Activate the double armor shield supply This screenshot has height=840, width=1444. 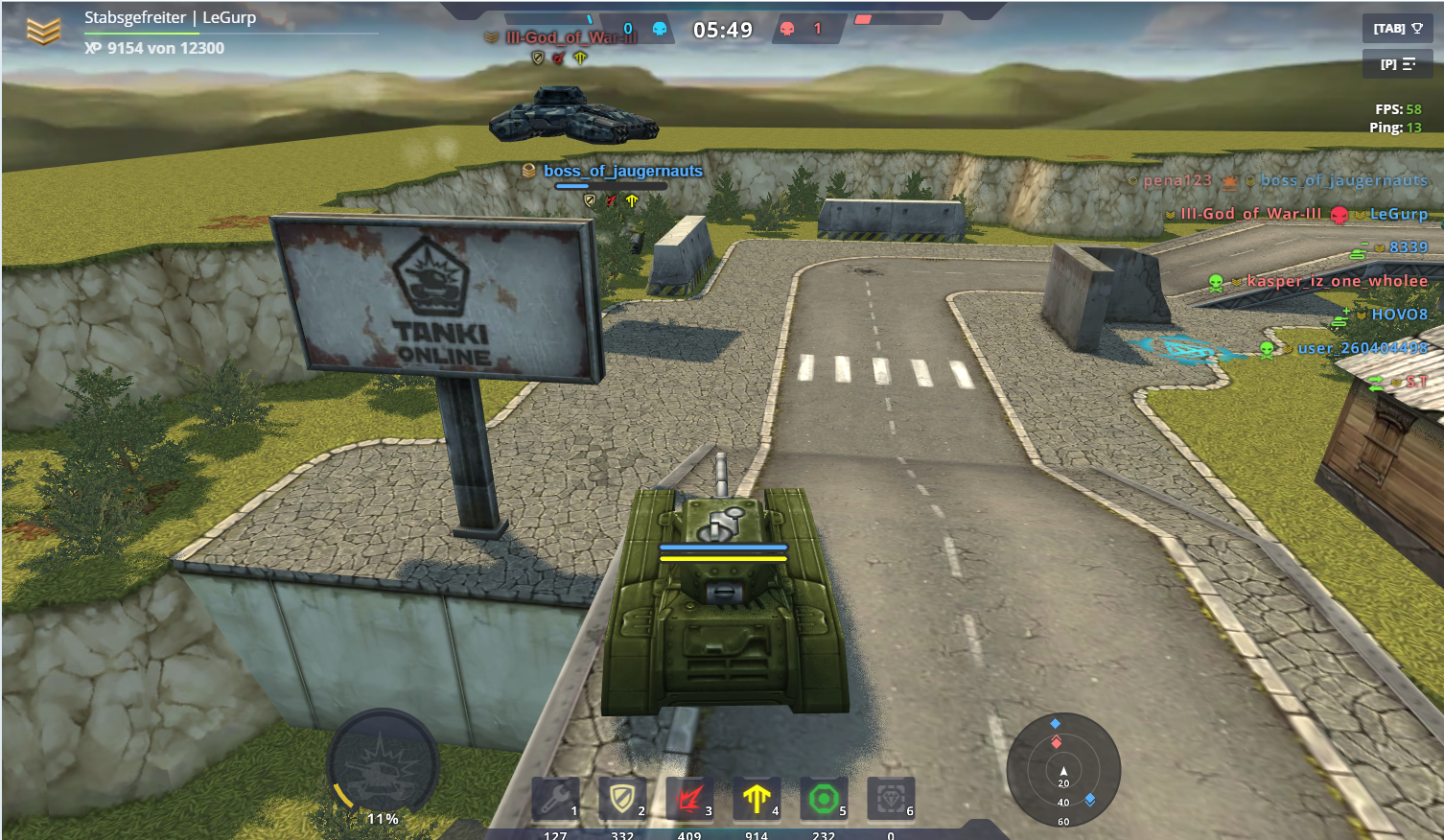622,798
